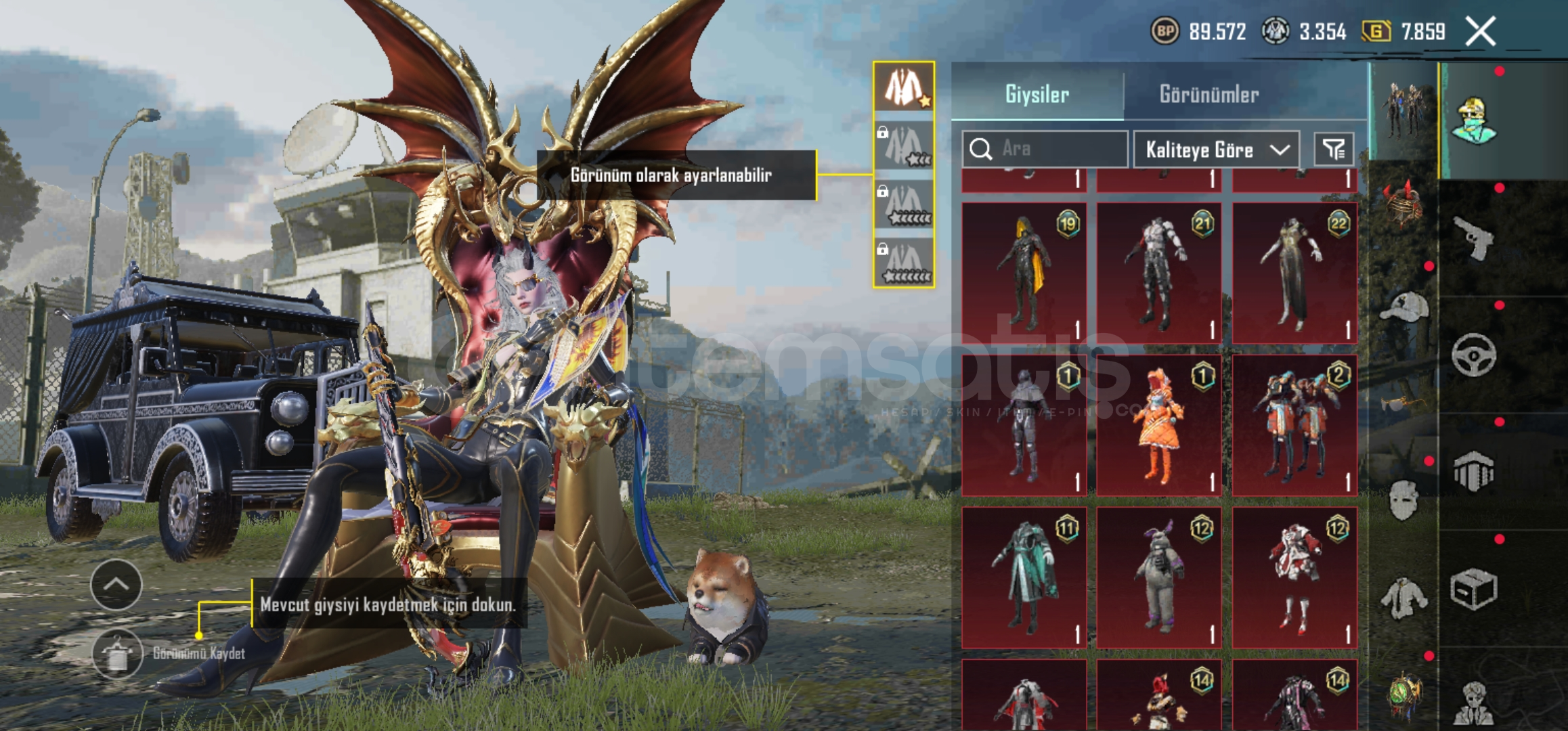The width and height of the screenshot is (1568, 731).
Task: Show the face mask subcategory
Action: pos(1403,500)
